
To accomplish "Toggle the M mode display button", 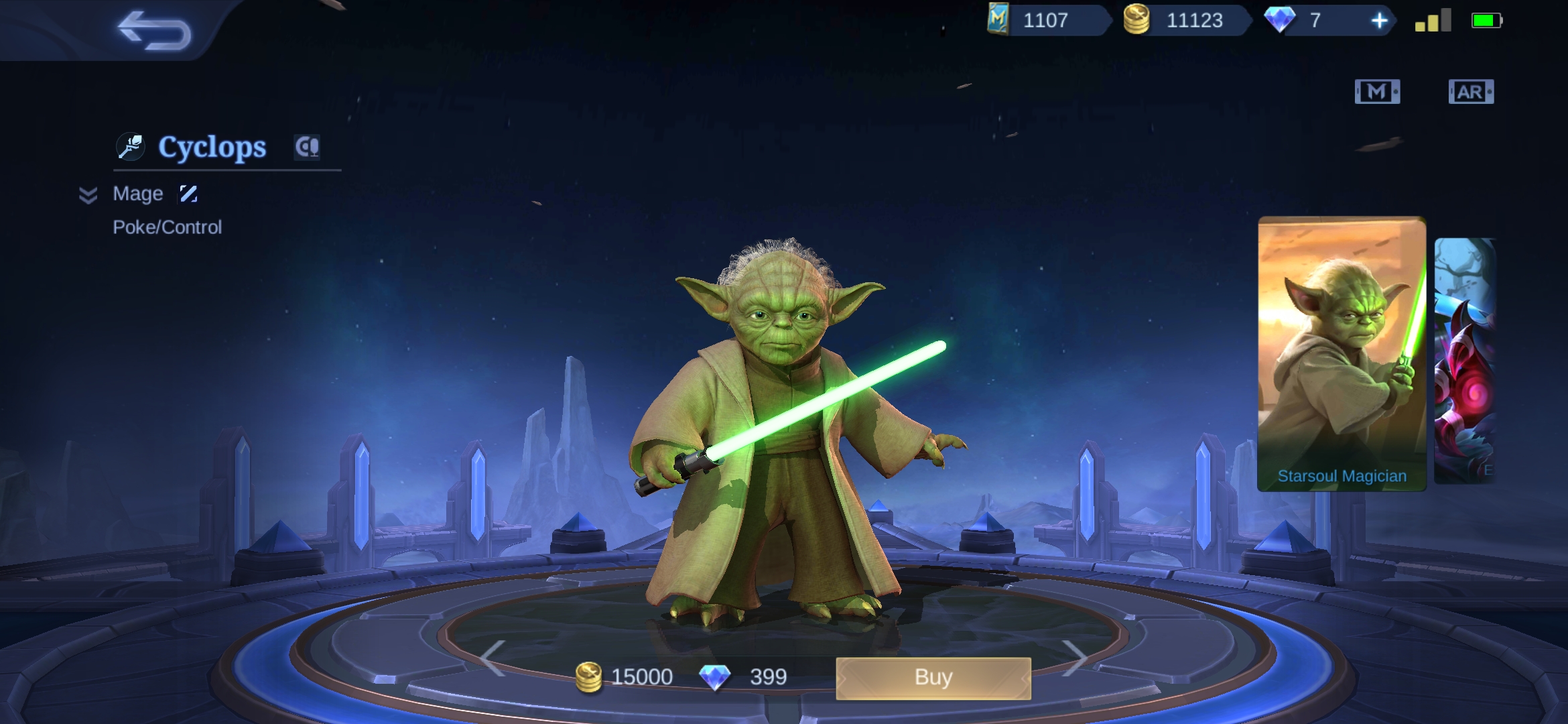I will [1378, 92].
